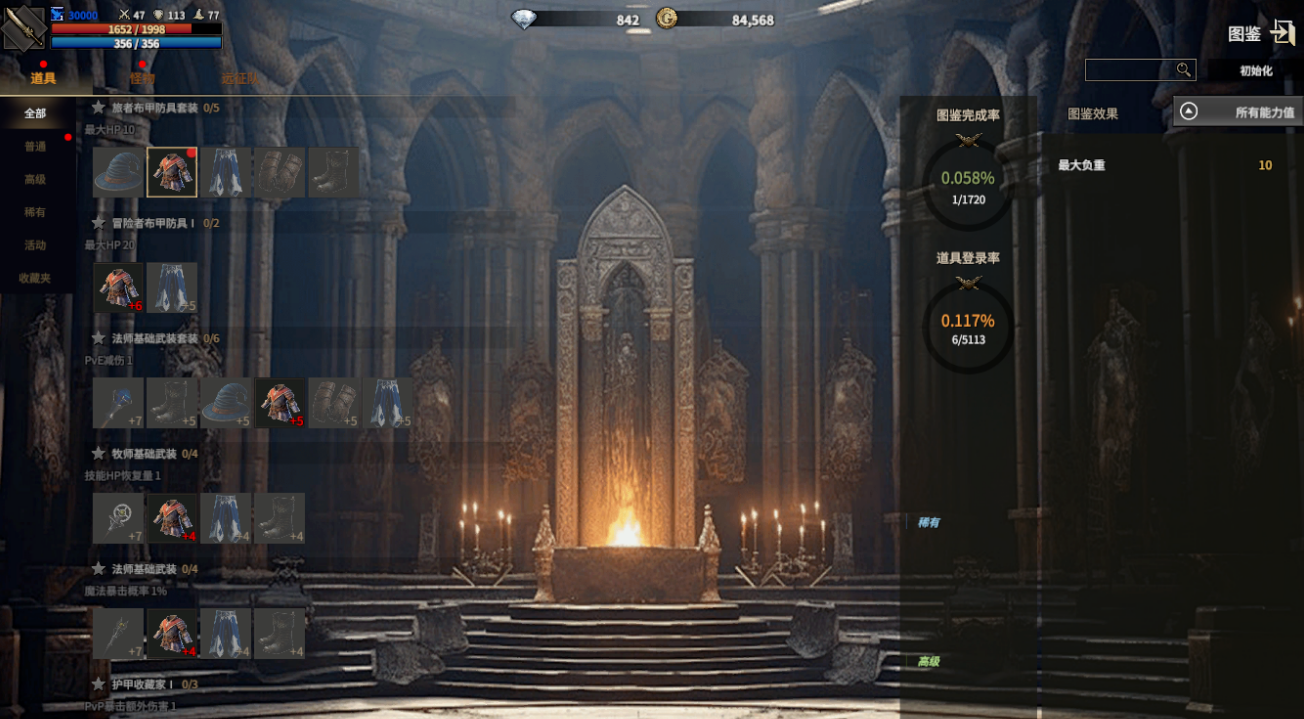Select the highlighted red armor with notification dot
Image resolution: width=1304 pixels, height=719 pixels.
pyautogui.click(x=172, y=173)
